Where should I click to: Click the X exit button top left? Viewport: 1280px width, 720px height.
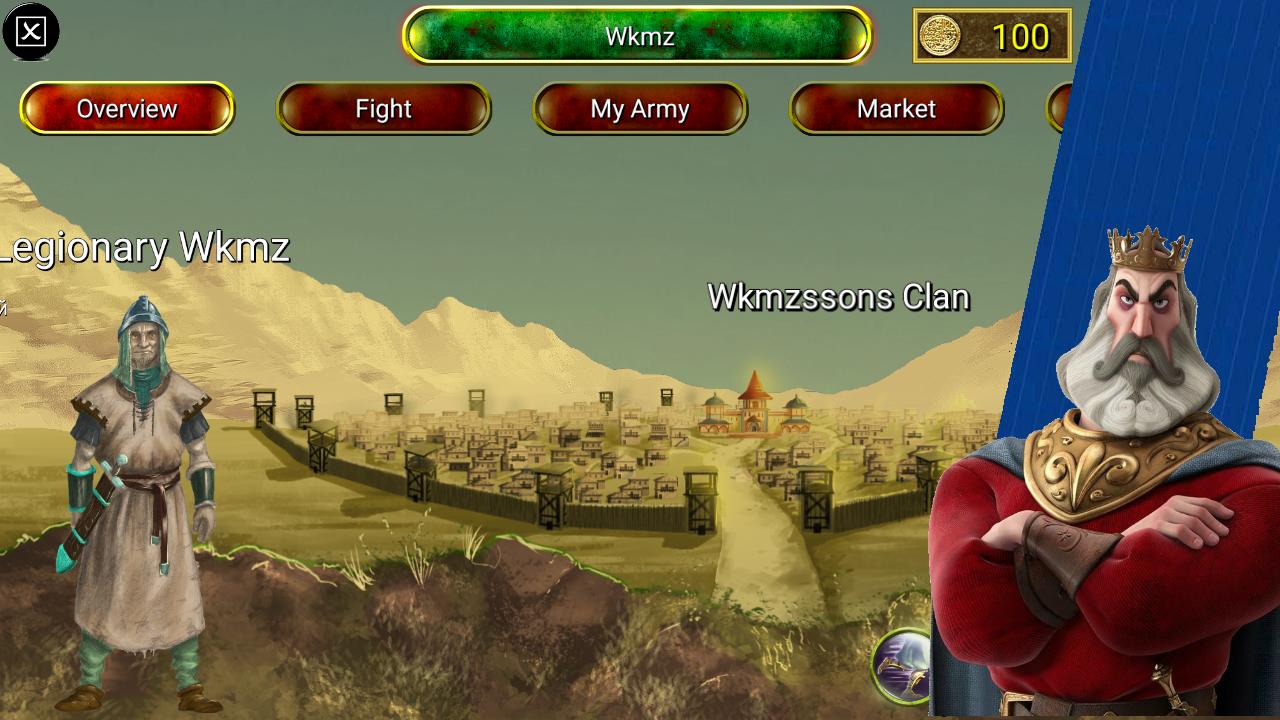click(x=30, y=30)
